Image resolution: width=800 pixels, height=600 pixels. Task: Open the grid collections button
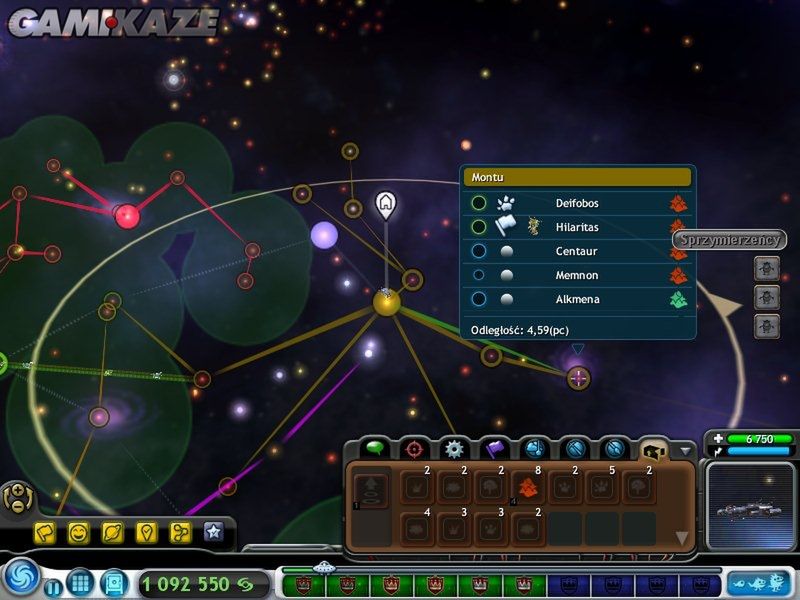[x=80, y=581]
